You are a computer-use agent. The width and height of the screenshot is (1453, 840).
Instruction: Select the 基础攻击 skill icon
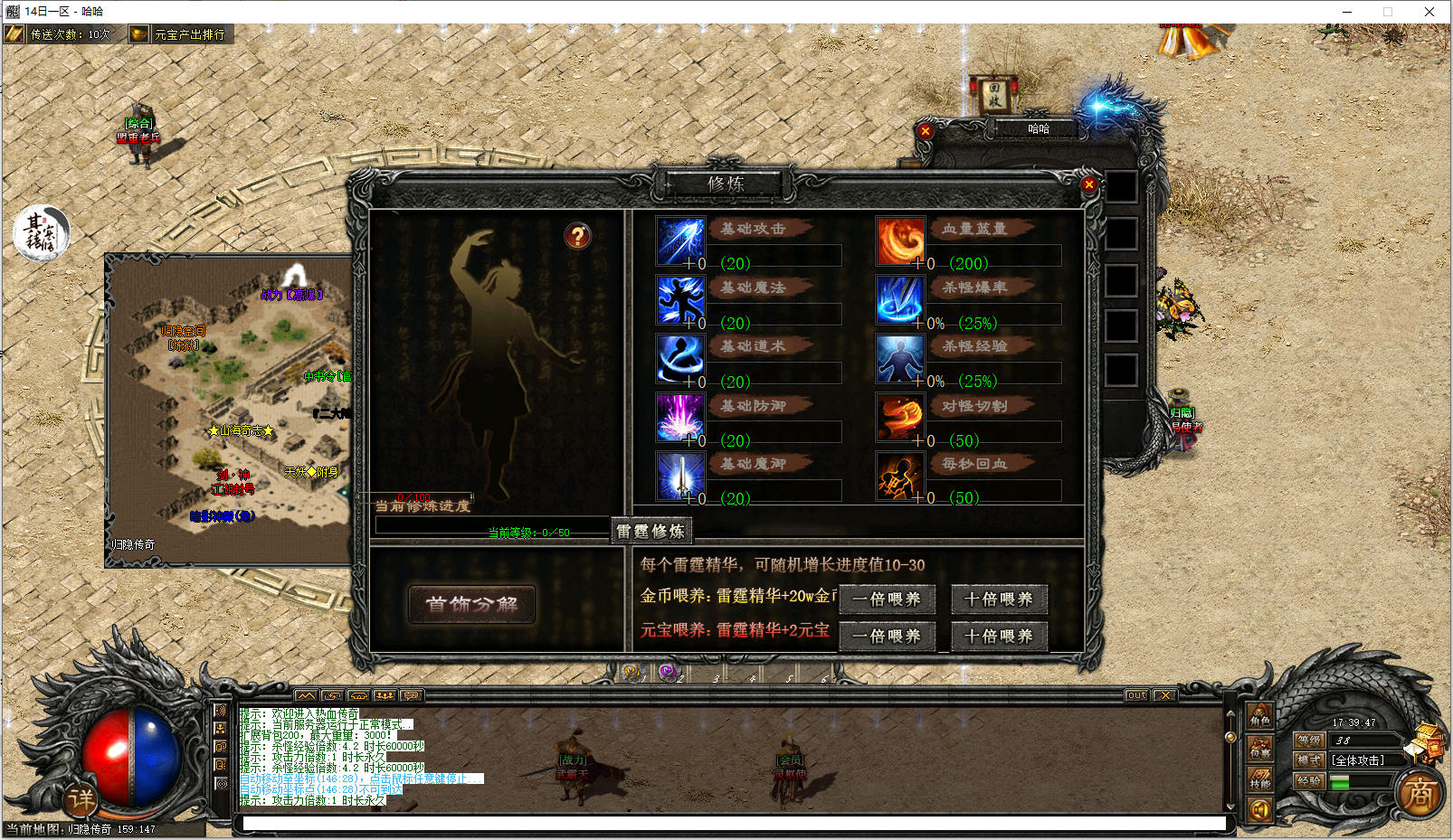coord(679,241)
